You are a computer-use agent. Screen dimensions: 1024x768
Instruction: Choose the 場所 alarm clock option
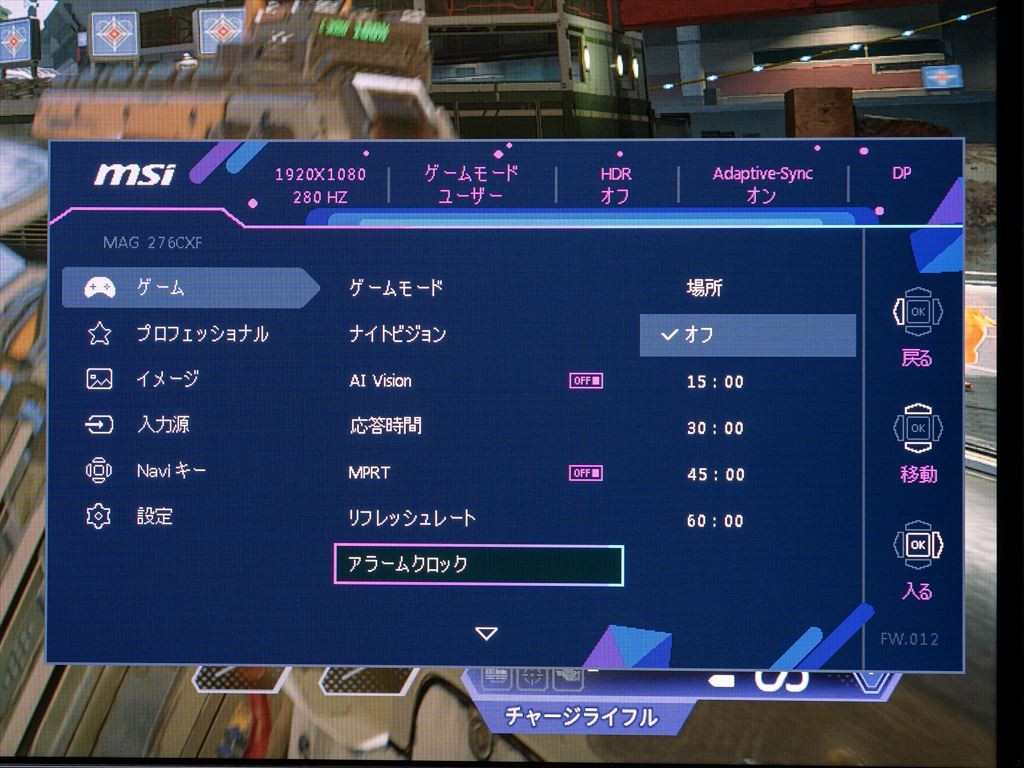(704, 288)
